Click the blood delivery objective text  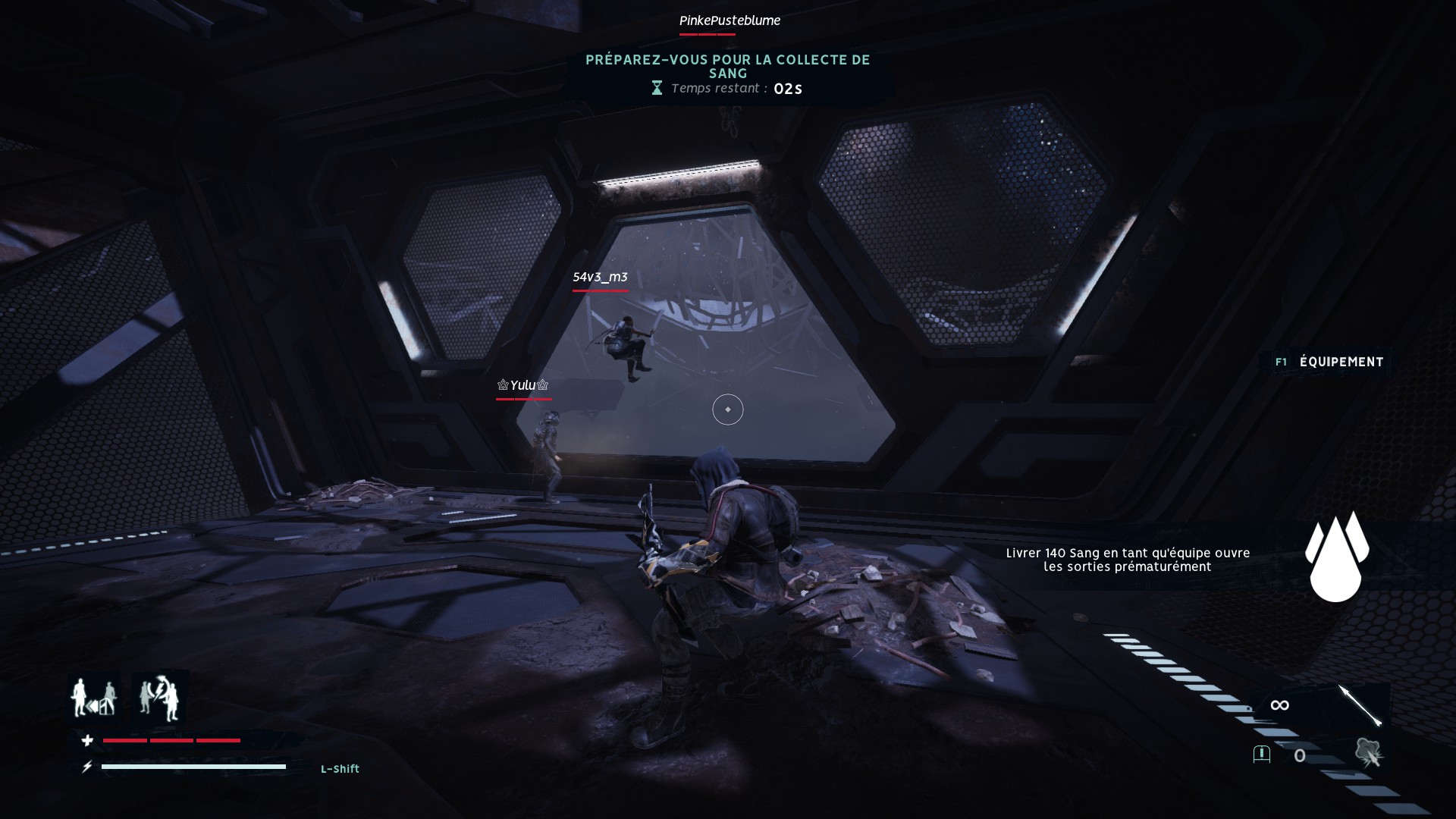pyautogui.click(x=1128, y=560)
